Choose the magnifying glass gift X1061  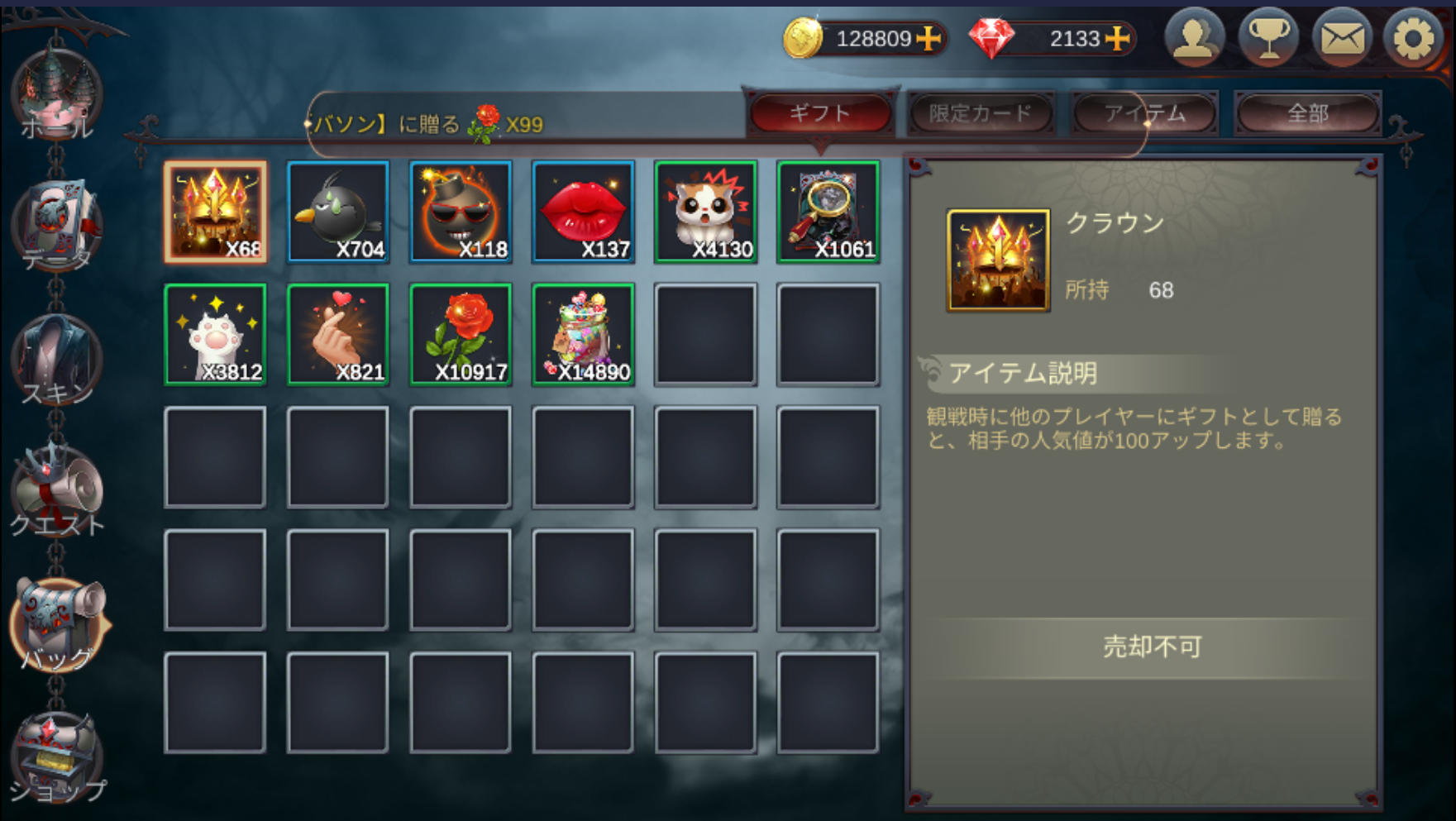coord(828,212)
